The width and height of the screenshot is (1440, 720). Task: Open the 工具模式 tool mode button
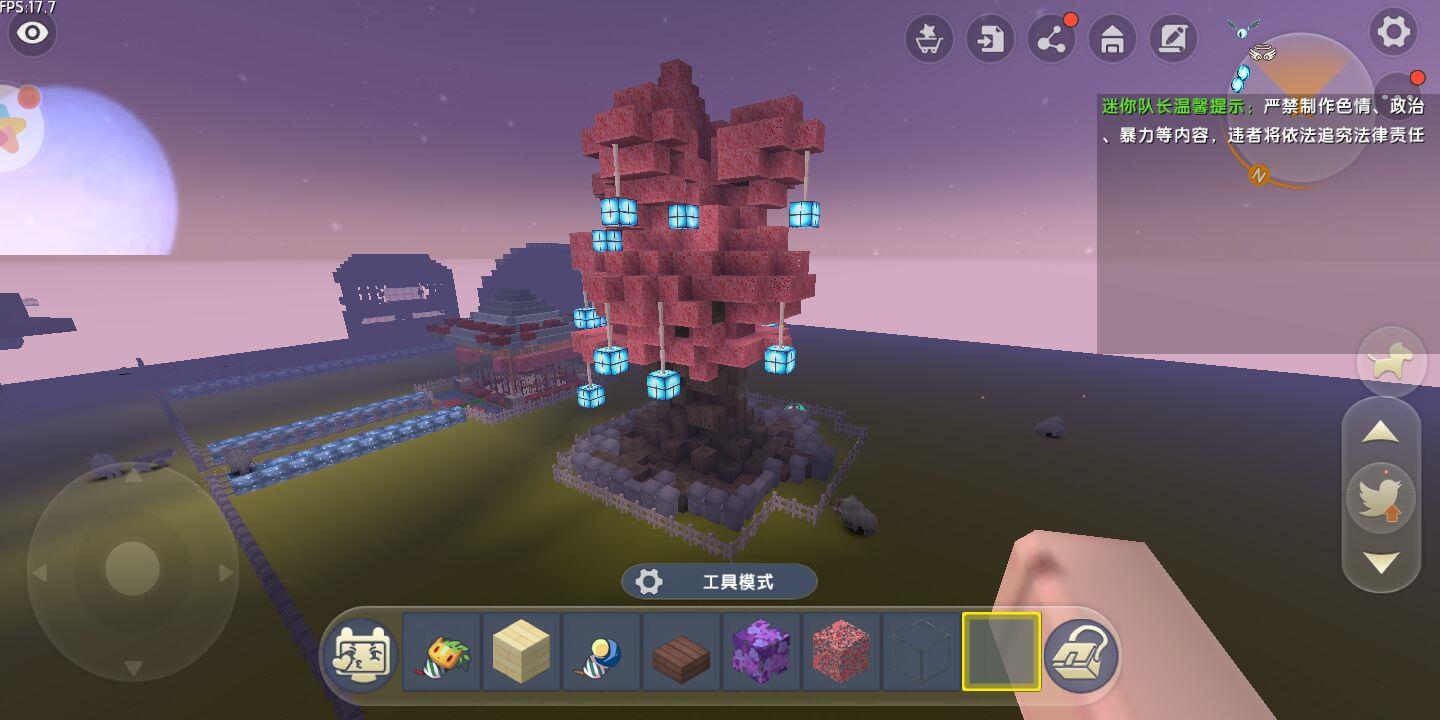719,582
